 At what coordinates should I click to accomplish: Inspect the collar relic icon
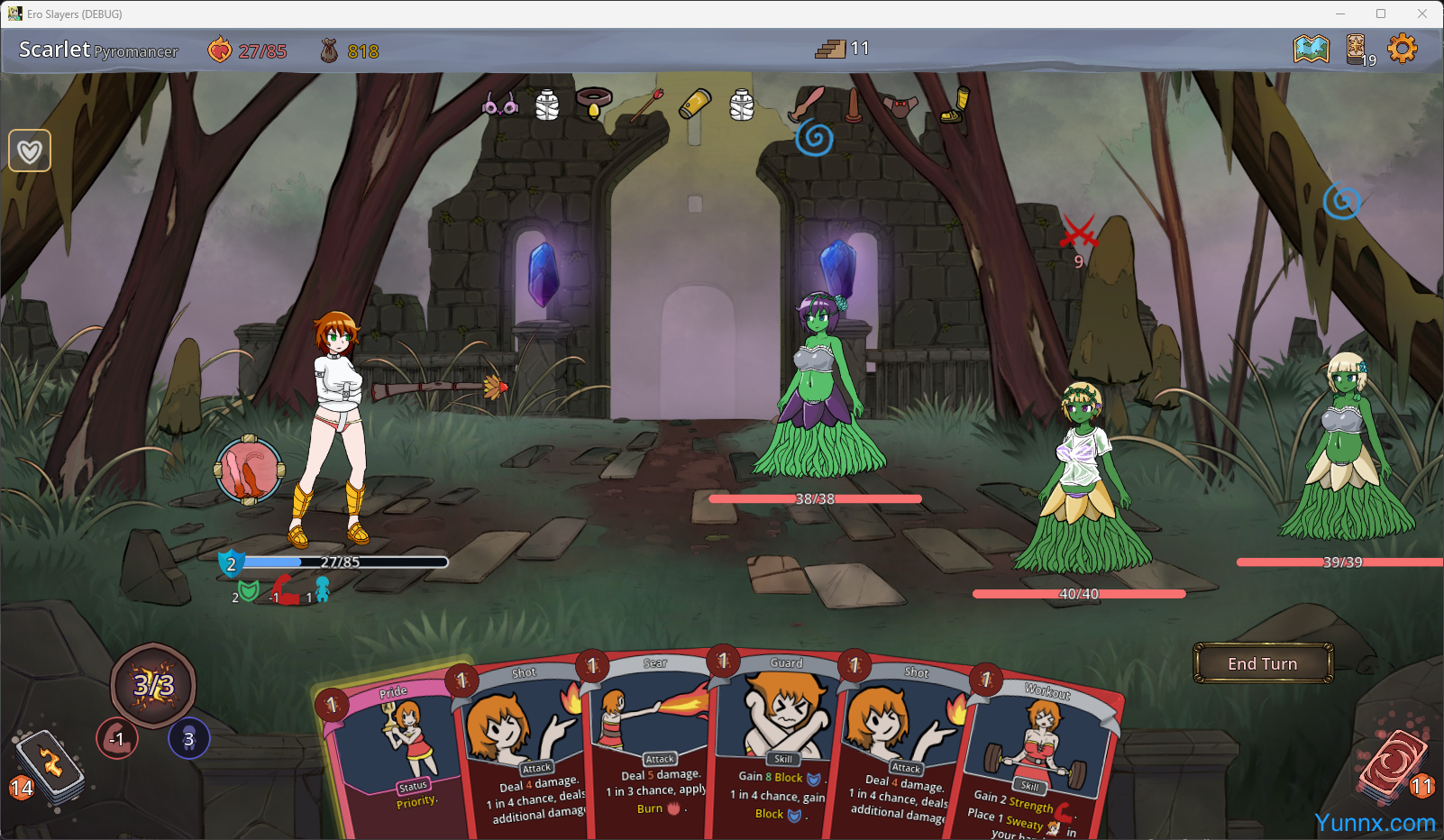click(594, 103)
